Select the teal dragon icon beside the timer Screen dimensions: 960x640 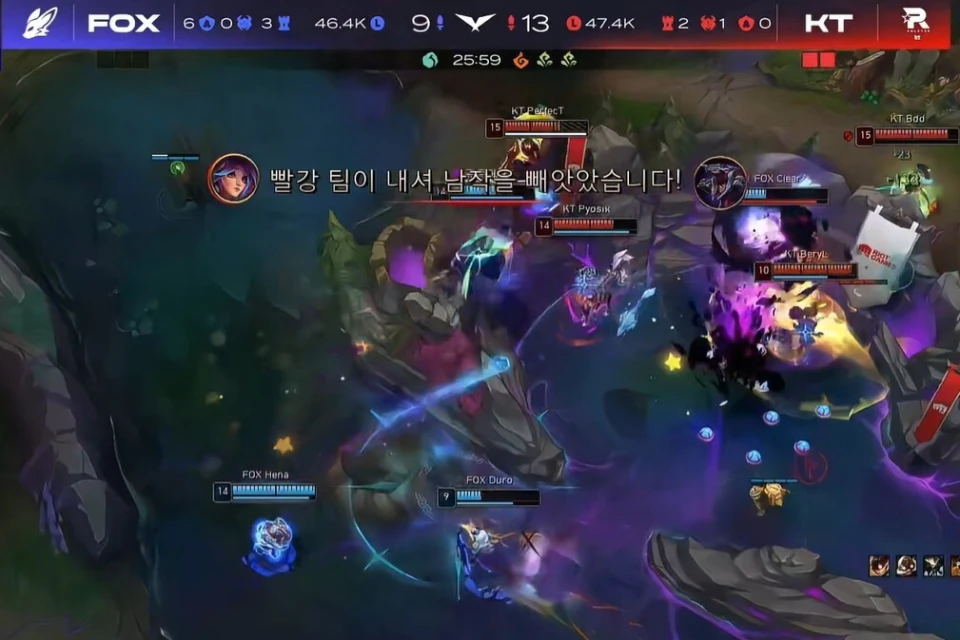pyautogui.click(x=430, y=60)
